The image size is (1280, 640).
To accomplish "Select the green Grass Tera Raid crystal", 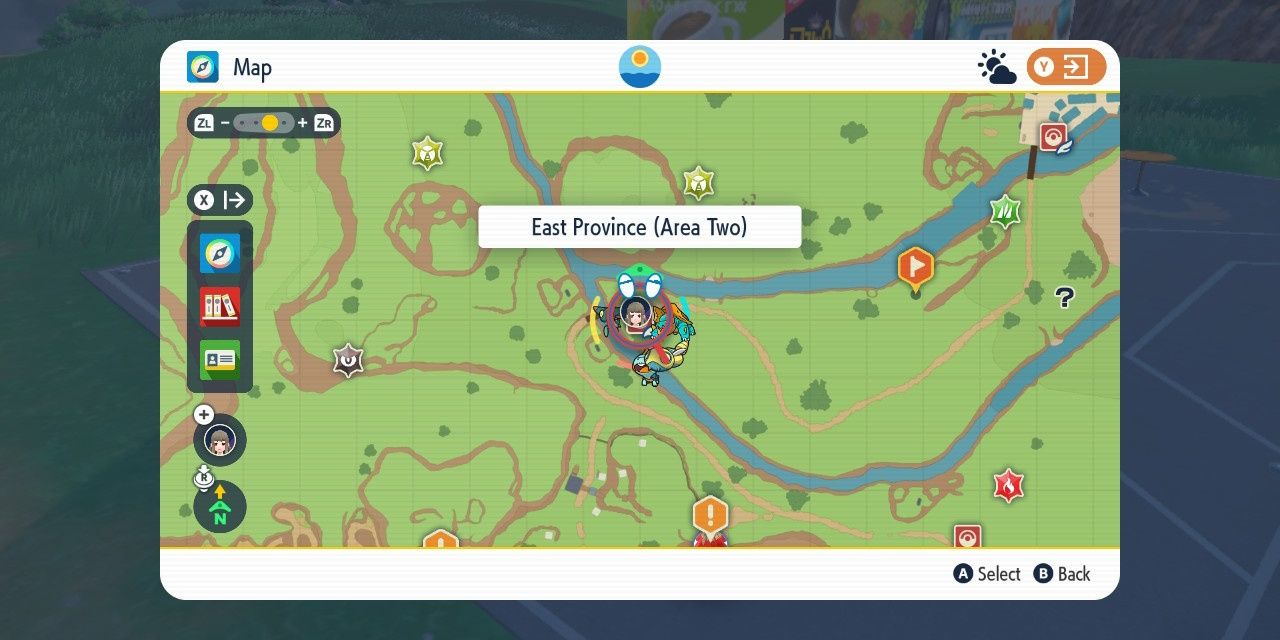I will click(1004, 211).
